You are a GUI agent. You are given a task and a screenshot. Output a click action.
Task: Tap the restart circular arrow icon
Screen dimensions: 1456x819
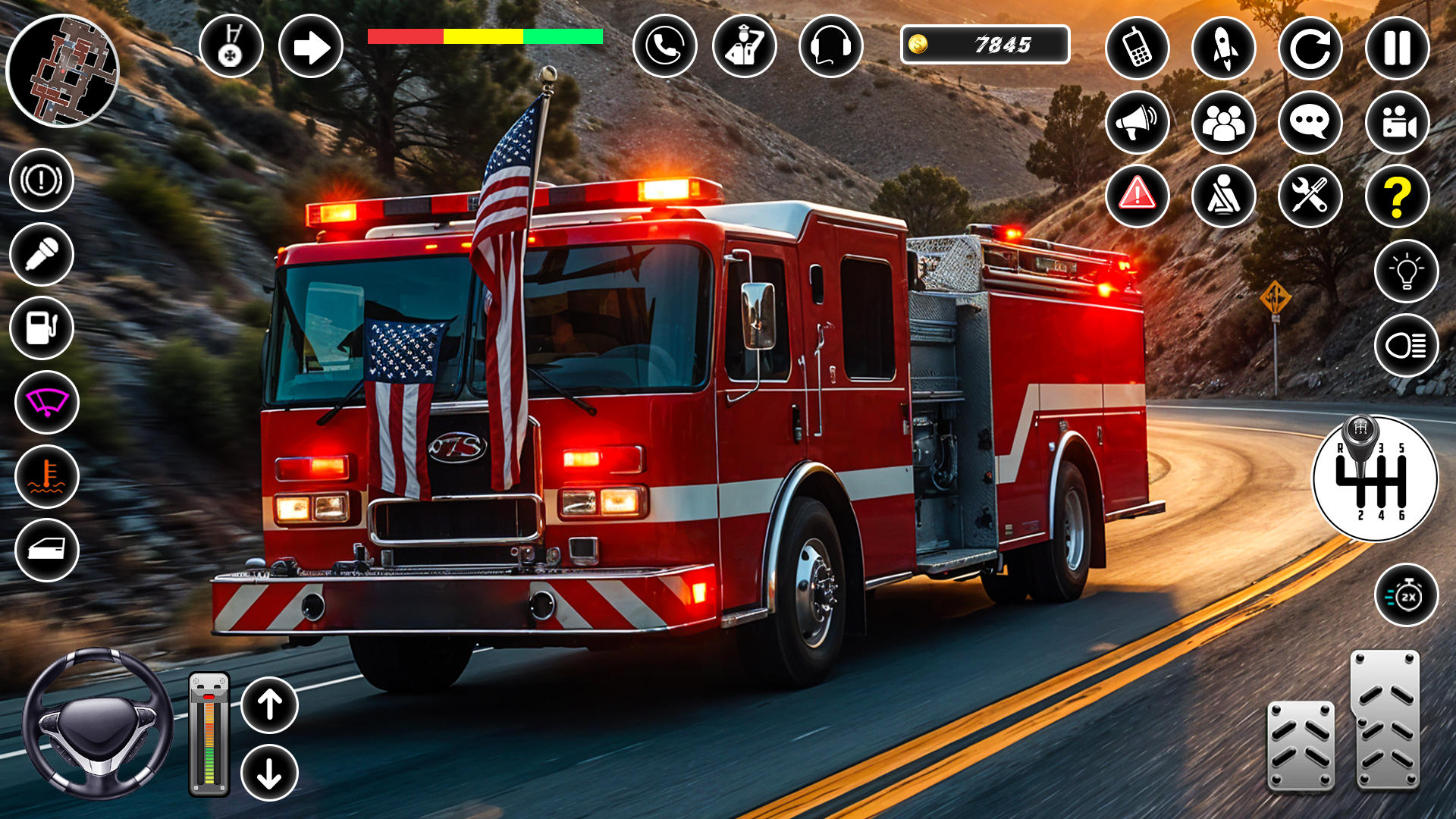(1310, 48)
